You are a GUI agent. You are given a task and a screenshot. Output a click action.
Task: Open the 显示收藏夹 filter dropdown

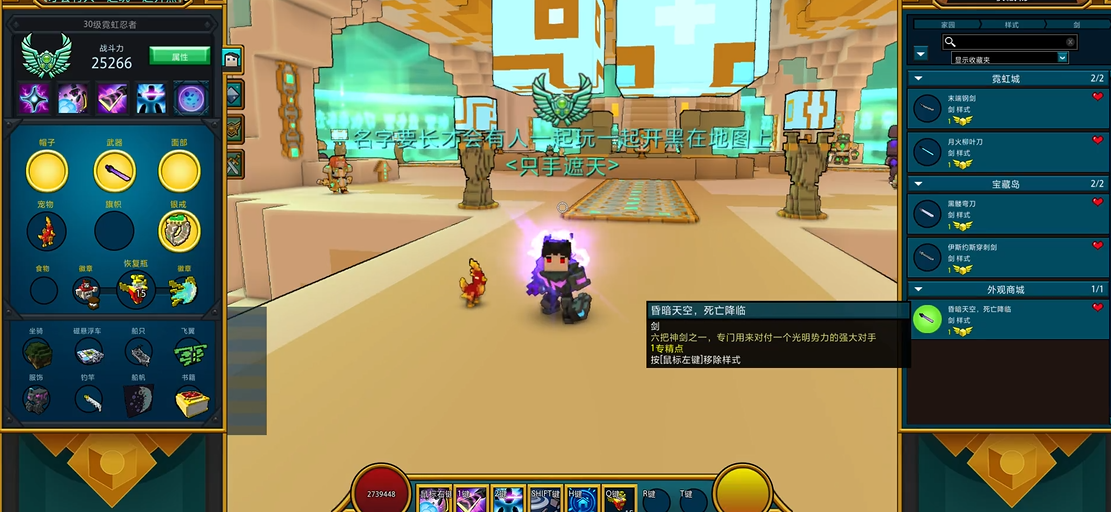(x=1009, y=58)
